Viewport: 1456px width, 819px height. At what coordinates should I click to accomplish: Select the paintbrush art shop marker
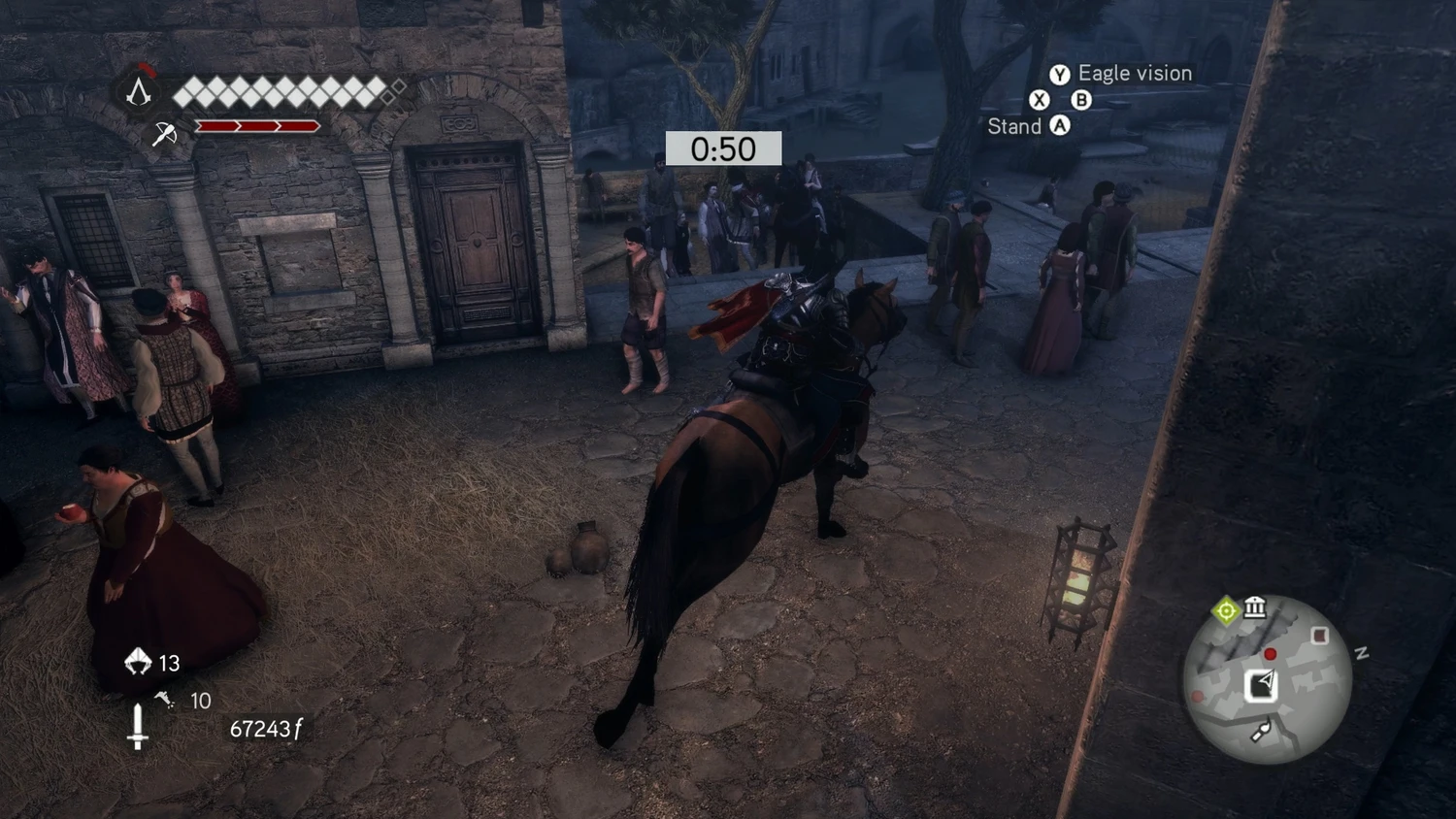1260,733
